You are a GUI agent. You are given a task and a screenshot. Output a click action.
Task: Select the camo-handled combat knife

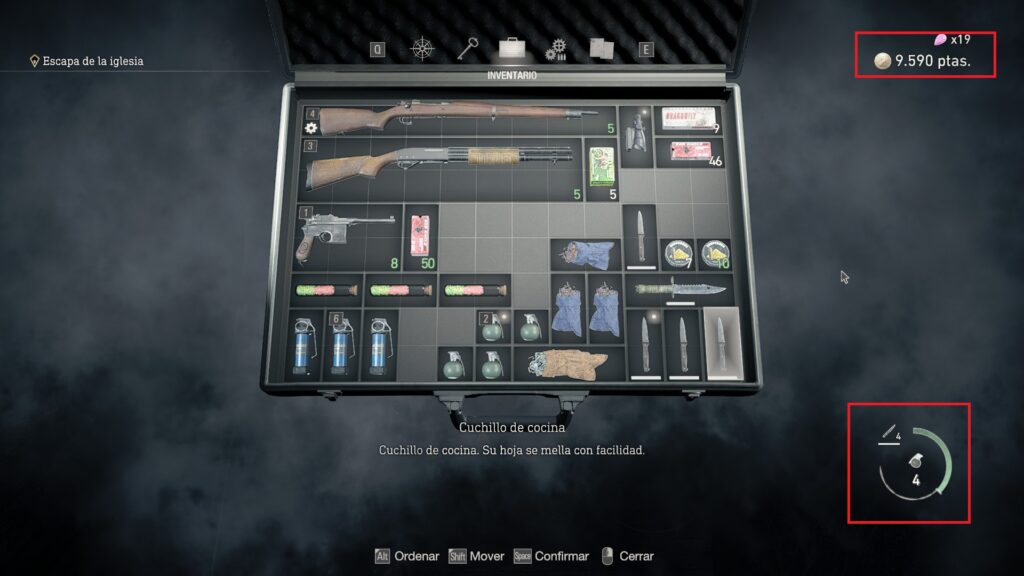[680, 290]
